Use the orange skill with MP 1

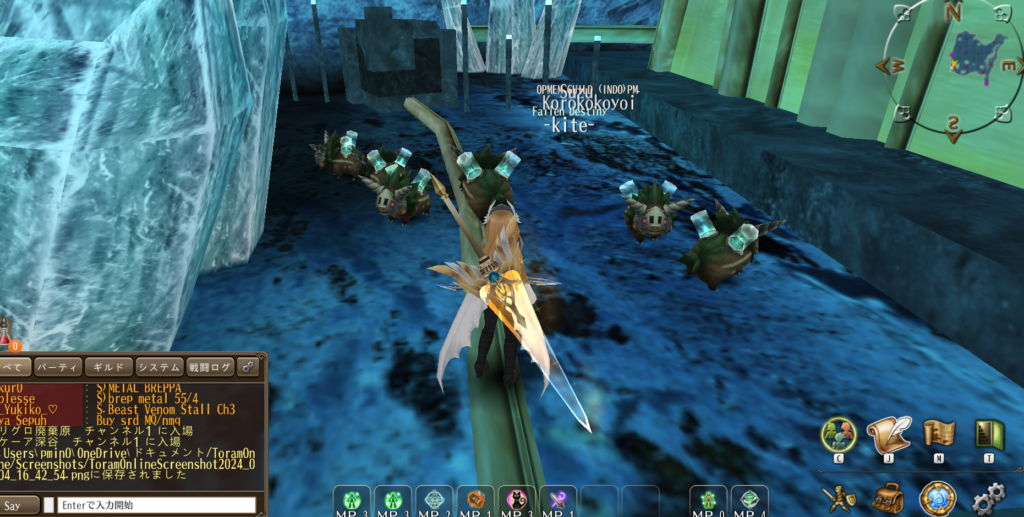tap(476, 500)
